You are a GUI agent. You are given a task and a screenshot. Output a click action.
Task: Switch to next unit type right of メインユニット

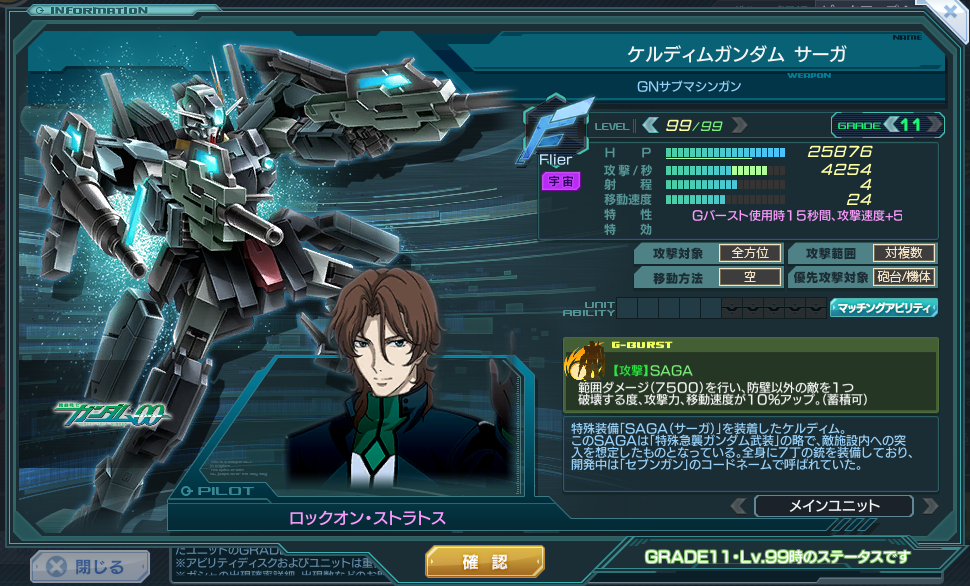click(930, 506)
